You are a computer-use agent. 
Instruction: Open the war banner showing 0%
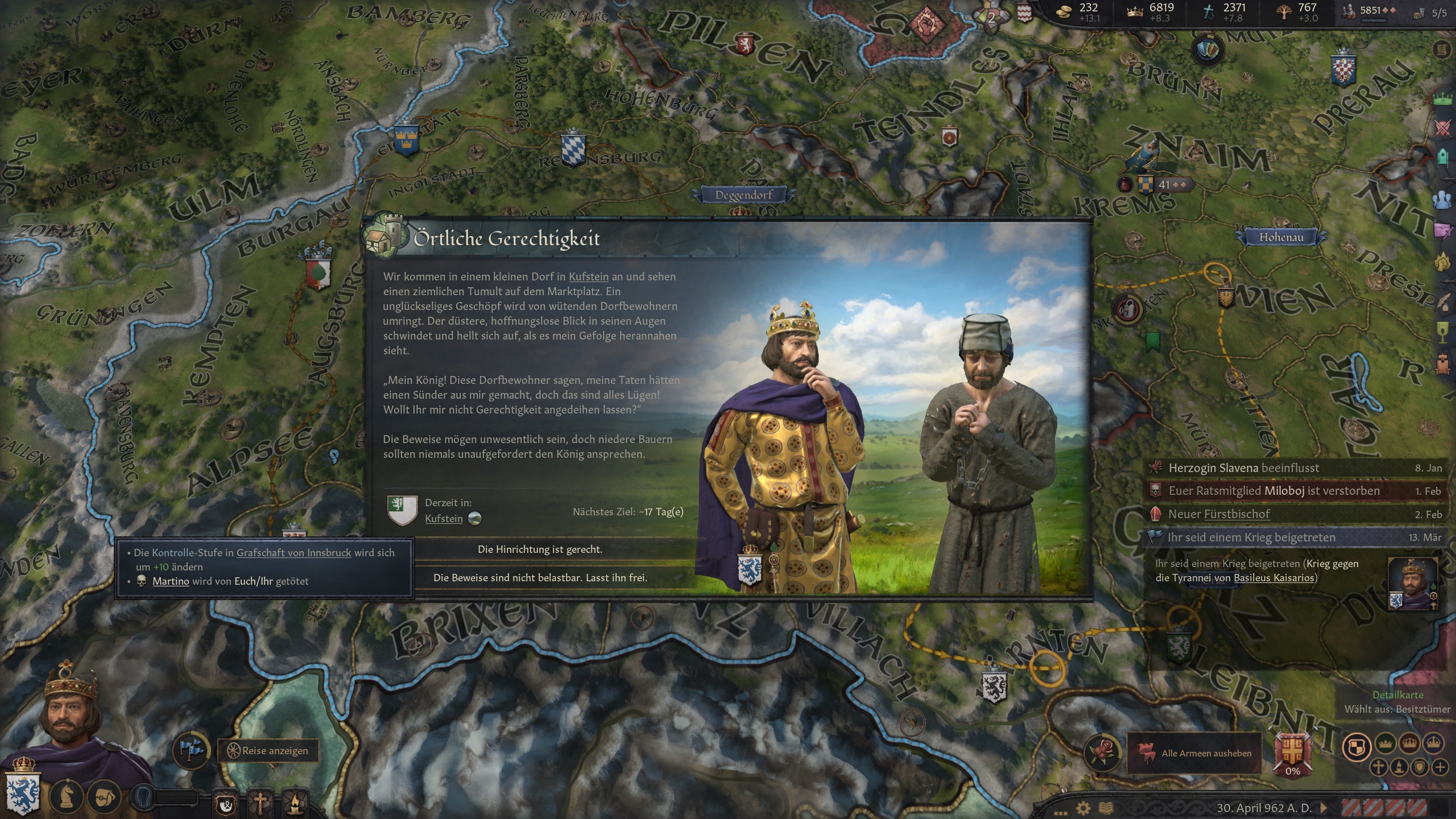pyautogui.click(x=1292, y=753)
